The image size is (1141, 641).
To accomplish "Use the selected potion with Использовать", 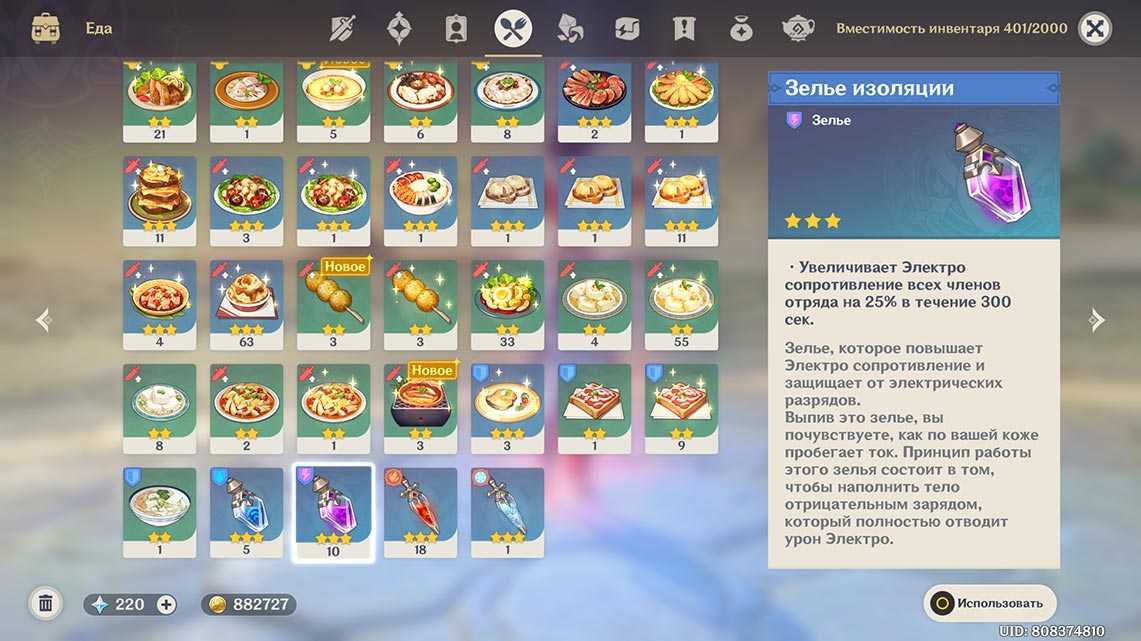I will 989,603.
